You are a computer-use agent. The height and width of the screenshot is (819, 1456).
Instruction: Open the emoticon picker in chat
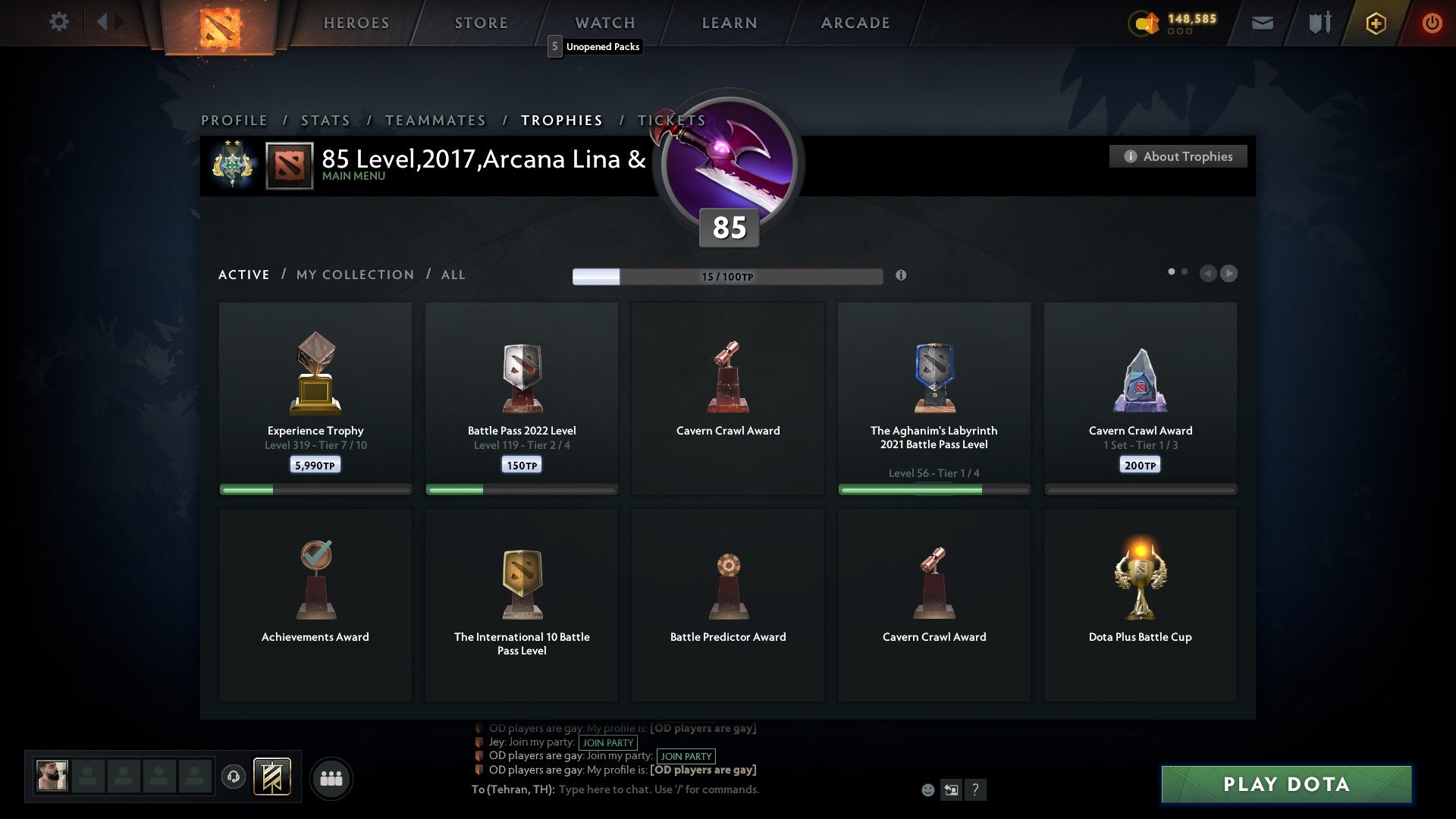point(928,789)
